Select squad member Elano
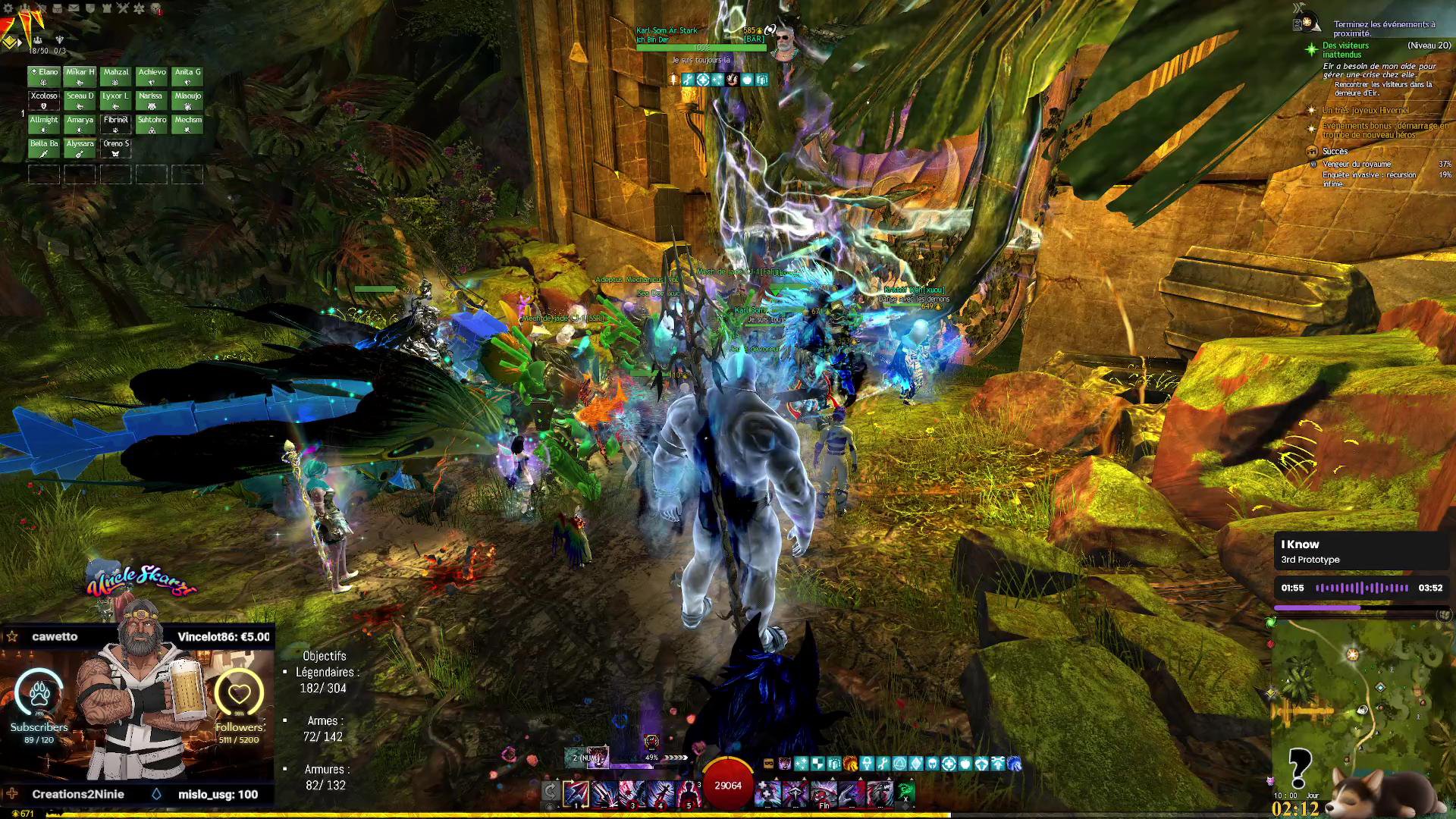The width and height of the screenshot is (1456, 819). click(44, 77)
